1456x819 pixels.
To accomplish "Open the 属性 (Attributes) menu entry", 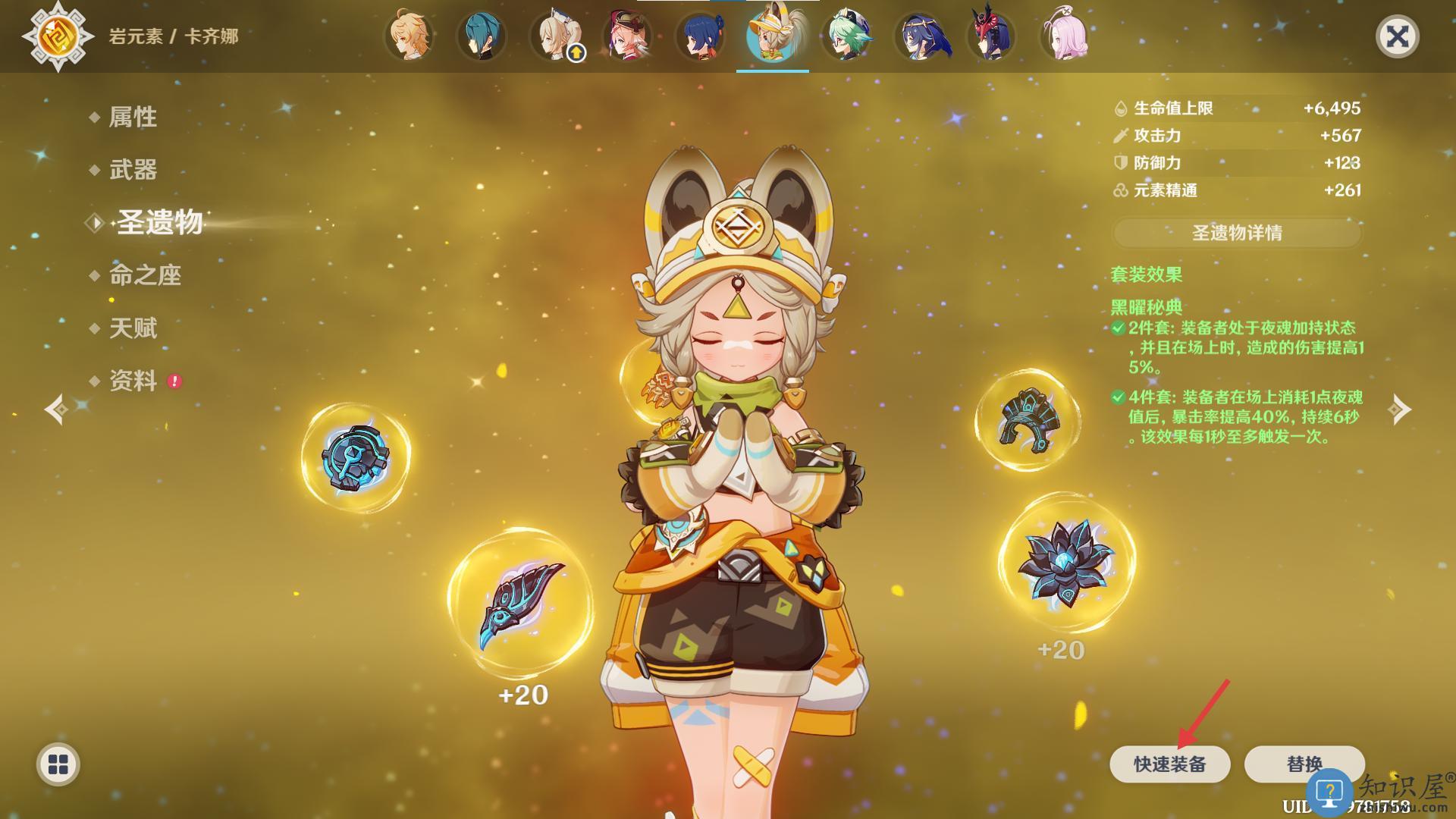I will pos(133,117).
